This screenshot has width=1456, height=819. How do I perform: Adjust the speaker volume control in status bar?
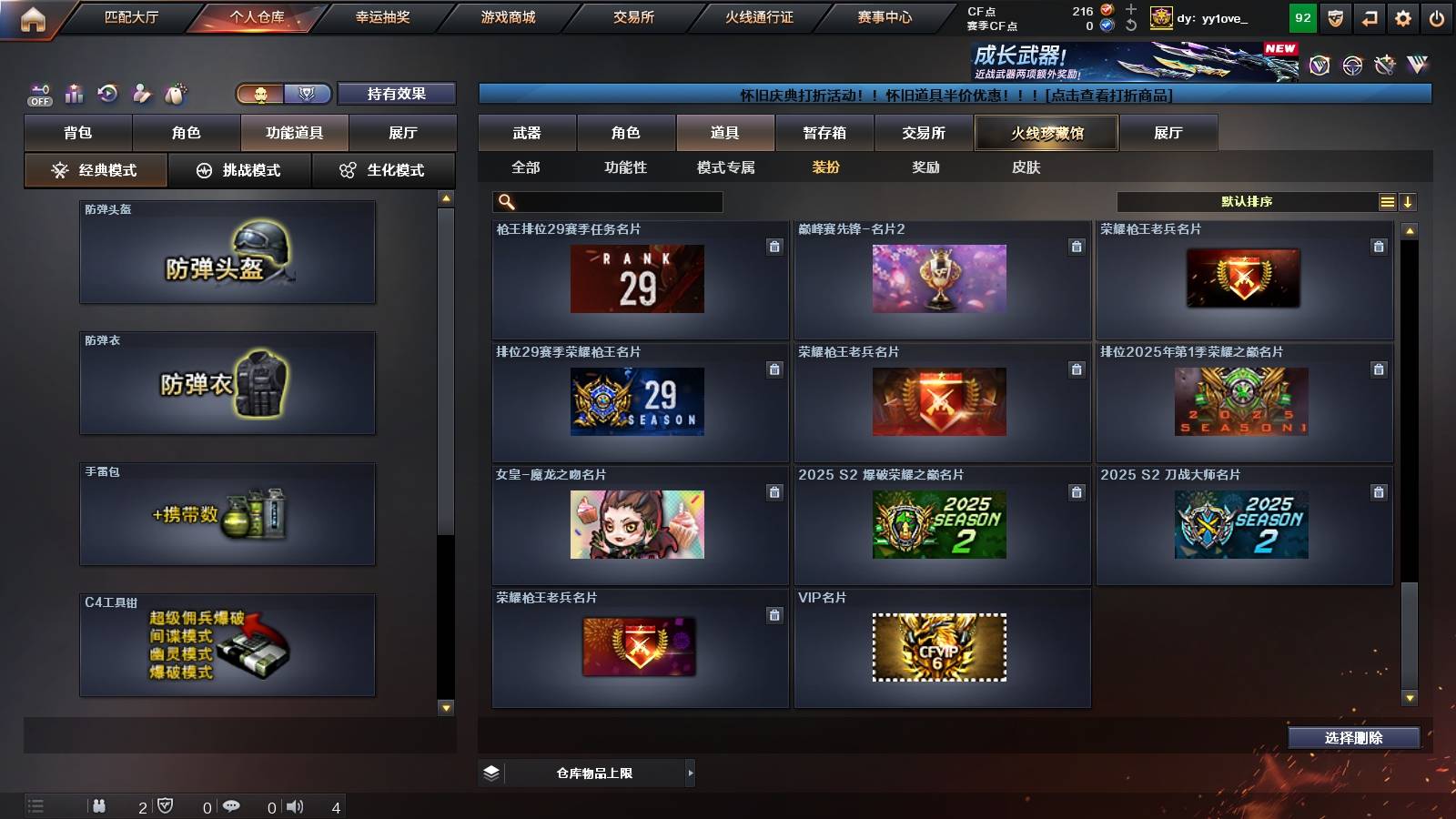297,804
